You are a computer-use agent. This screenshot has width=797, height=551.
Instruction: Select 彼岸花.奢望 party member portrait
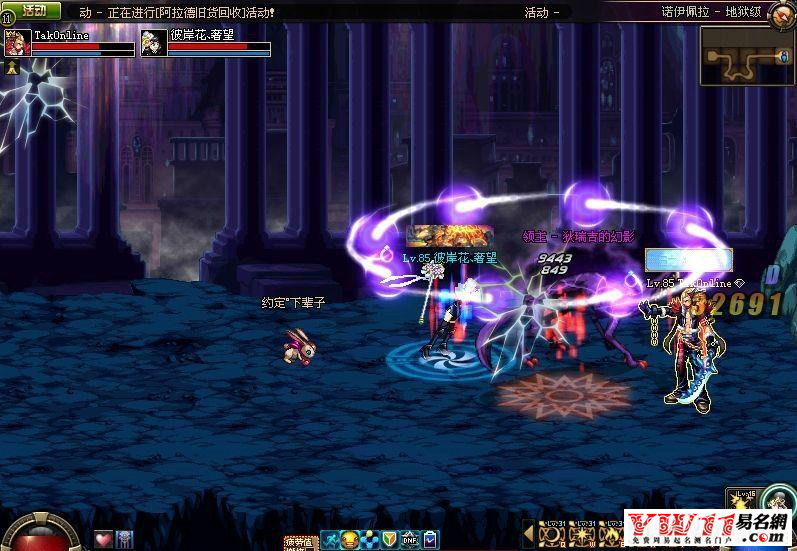click(x=153, y=43)
